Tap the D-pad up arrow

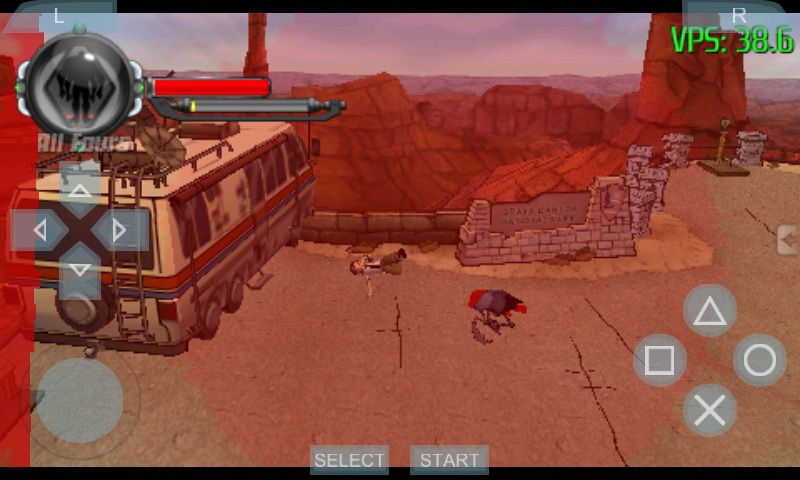click(80, 186)
